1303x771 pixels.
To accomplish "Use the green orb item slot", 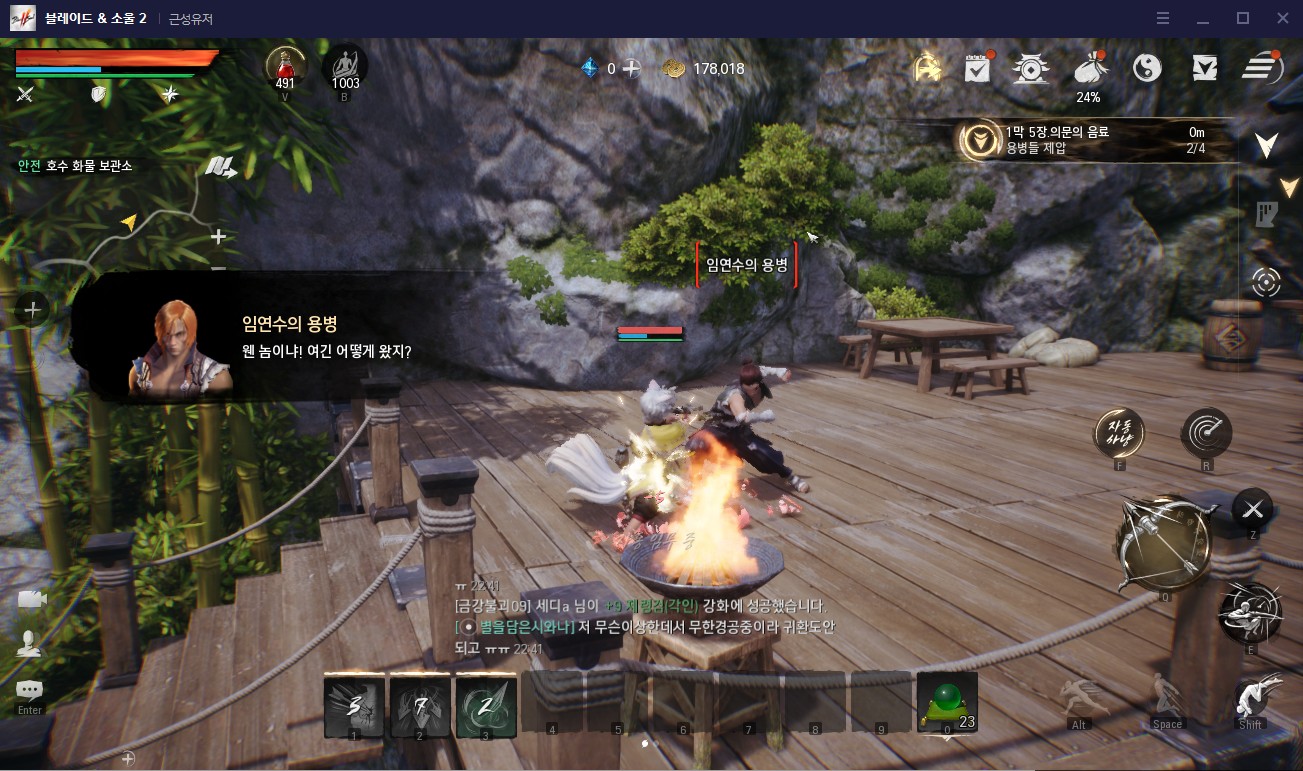I will tap(946, 703).
